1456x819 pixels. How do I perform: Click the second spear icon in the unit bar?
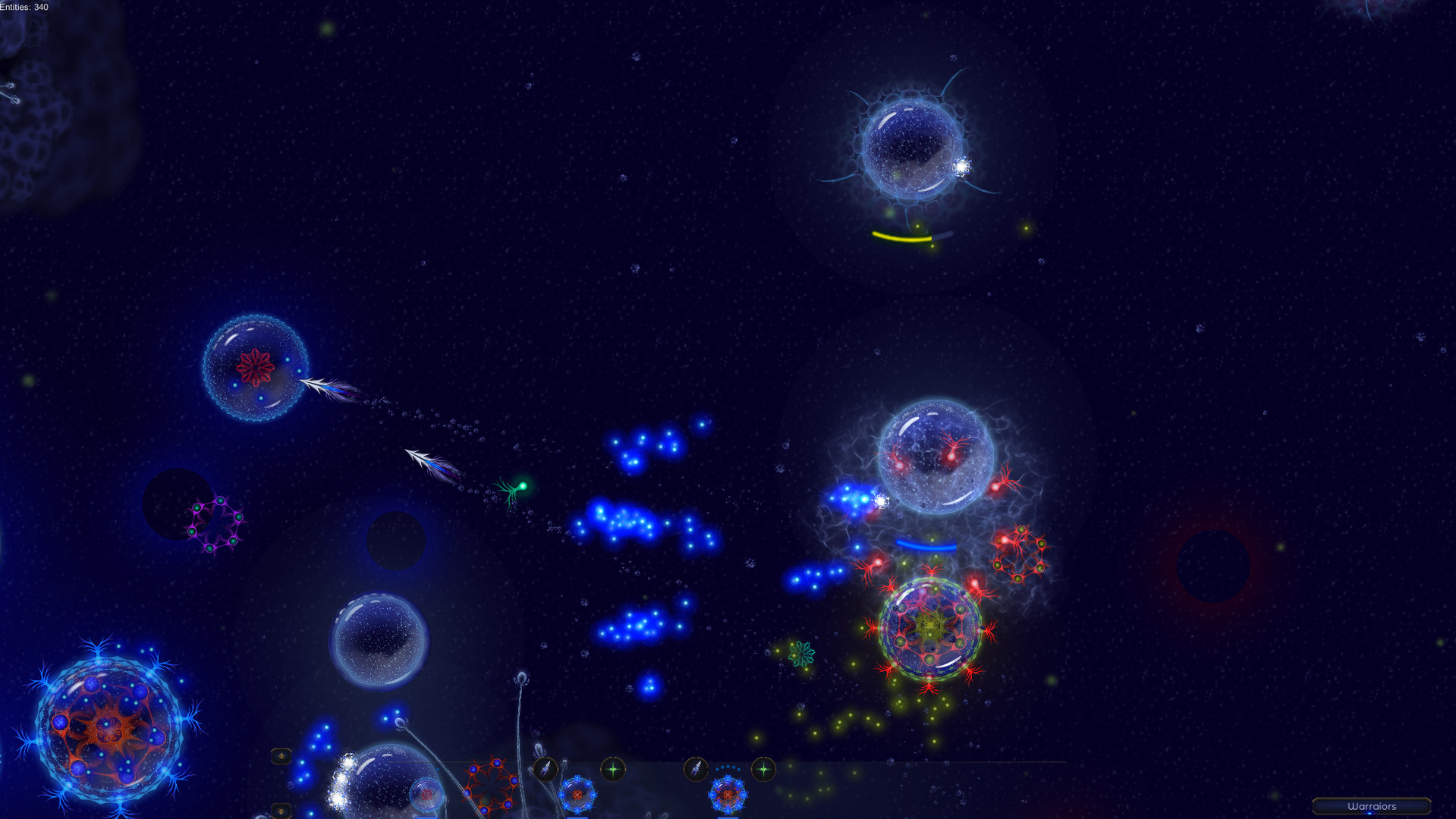(697, 767)
